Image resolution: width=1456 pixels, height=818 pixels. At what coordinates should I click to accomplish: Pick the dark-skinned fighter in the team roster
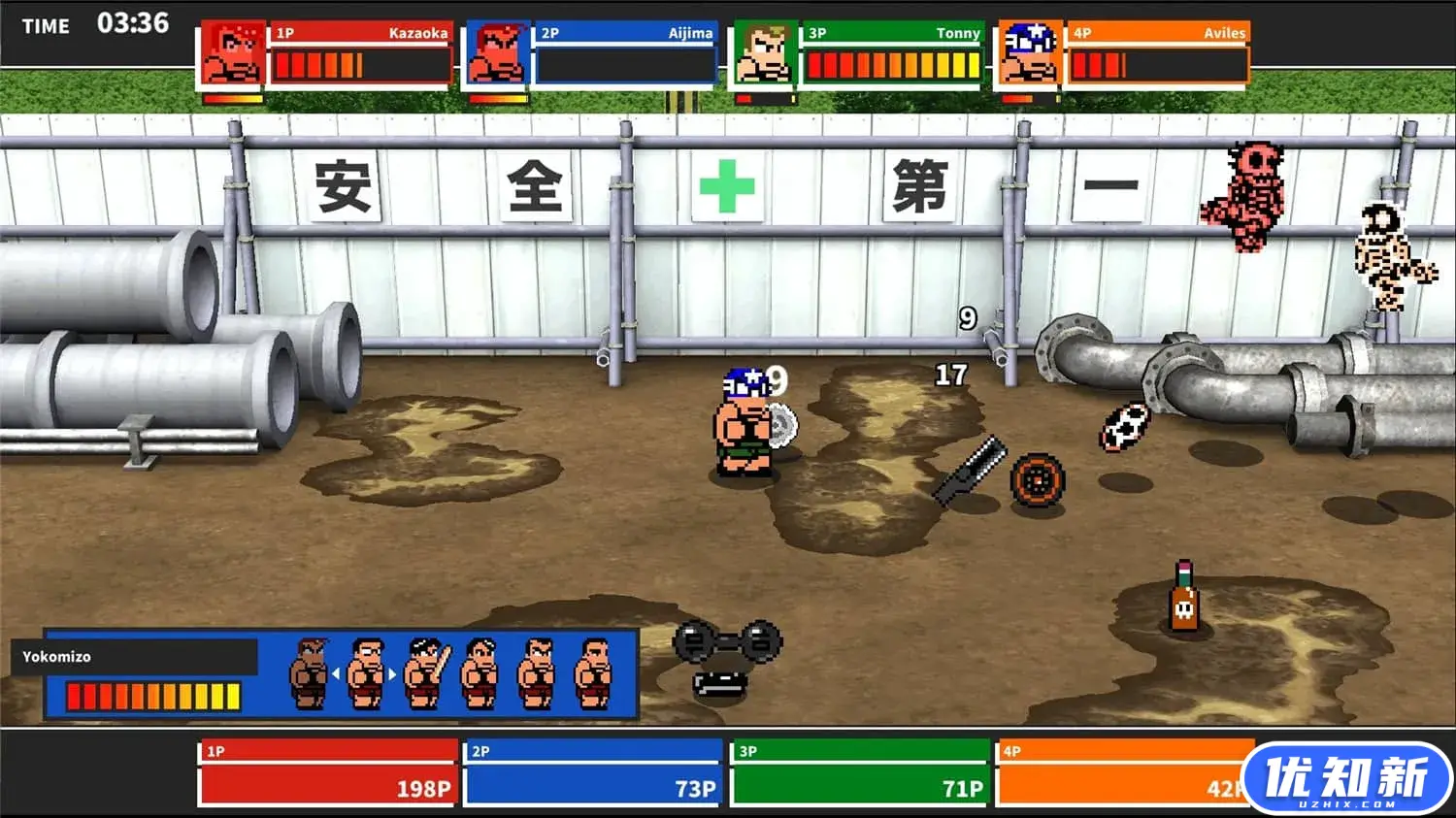click(310, 672)
